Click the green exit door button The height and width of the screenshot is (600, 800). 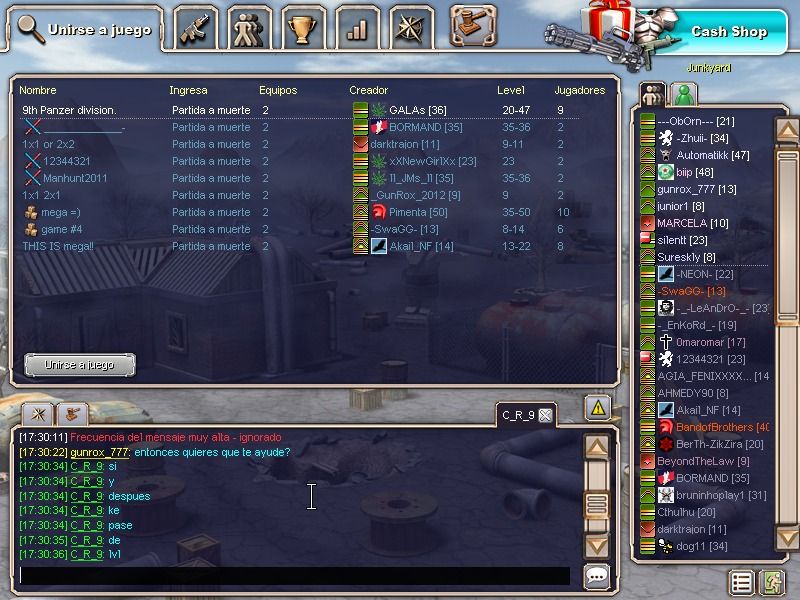pyautogui.click(x=772, y=582)
